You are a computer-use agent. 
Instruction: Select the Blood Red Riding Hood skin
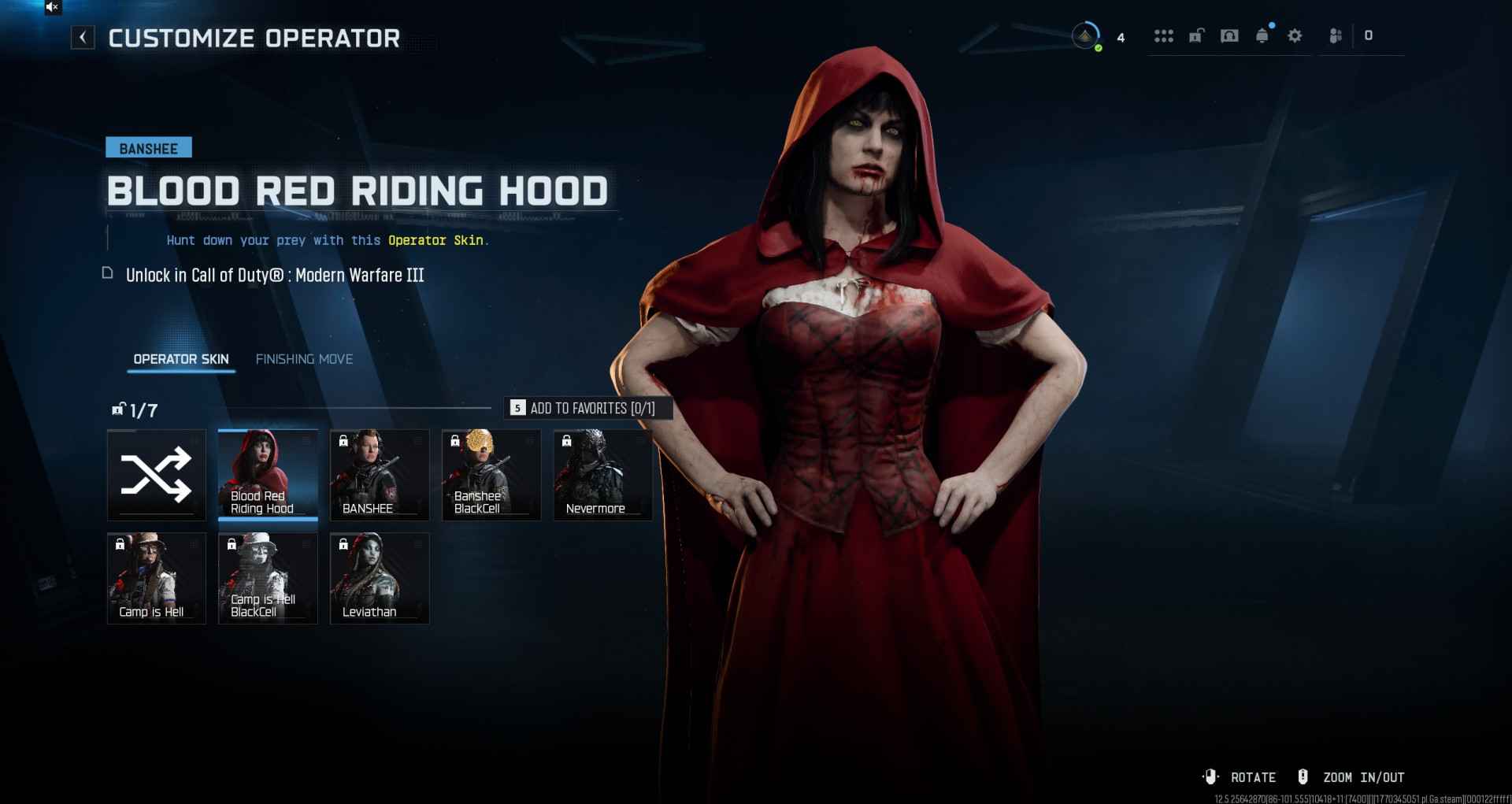pyautogui.click(x=268, y=475)
